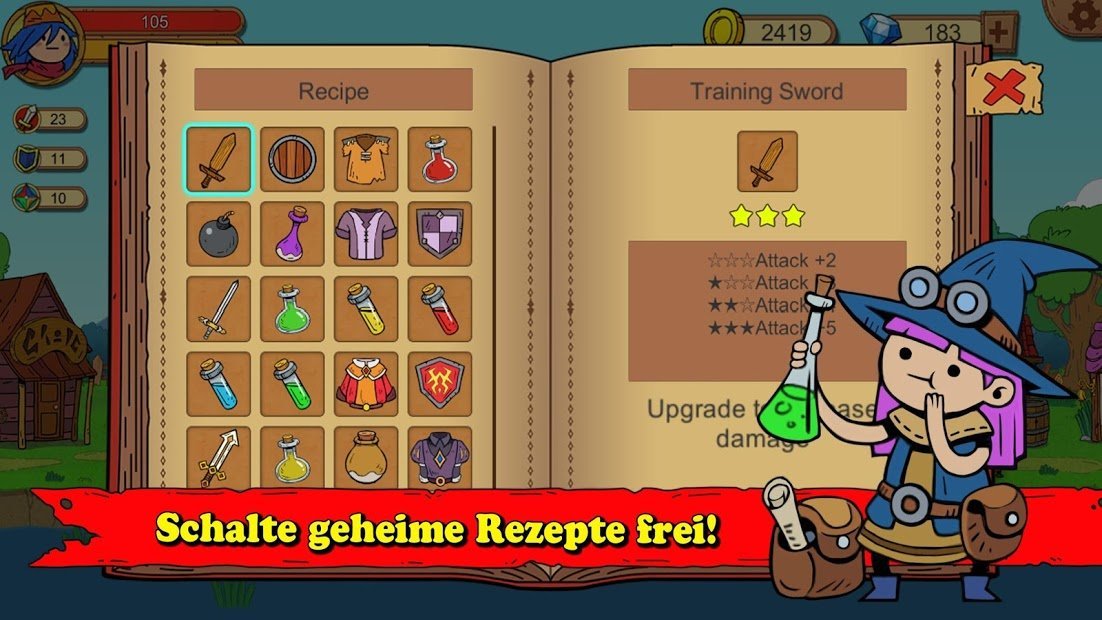Screen dimensions: 1102x620
Task: Select the wooden Training Sword recipe
Action: [x=218, y=159]
